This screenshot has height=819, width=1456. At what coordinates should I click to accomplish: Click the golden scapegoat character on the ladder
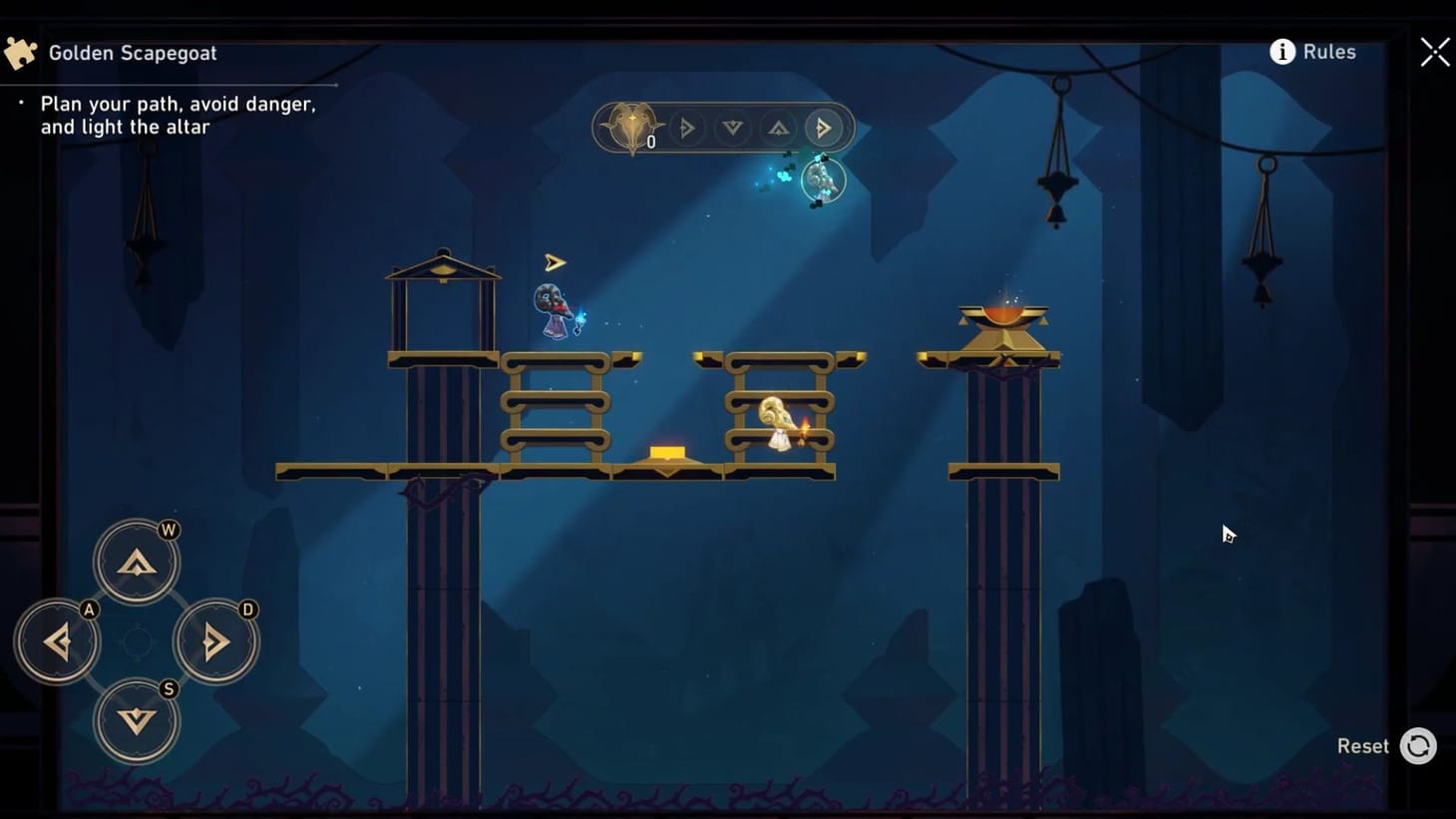[779, 419]
